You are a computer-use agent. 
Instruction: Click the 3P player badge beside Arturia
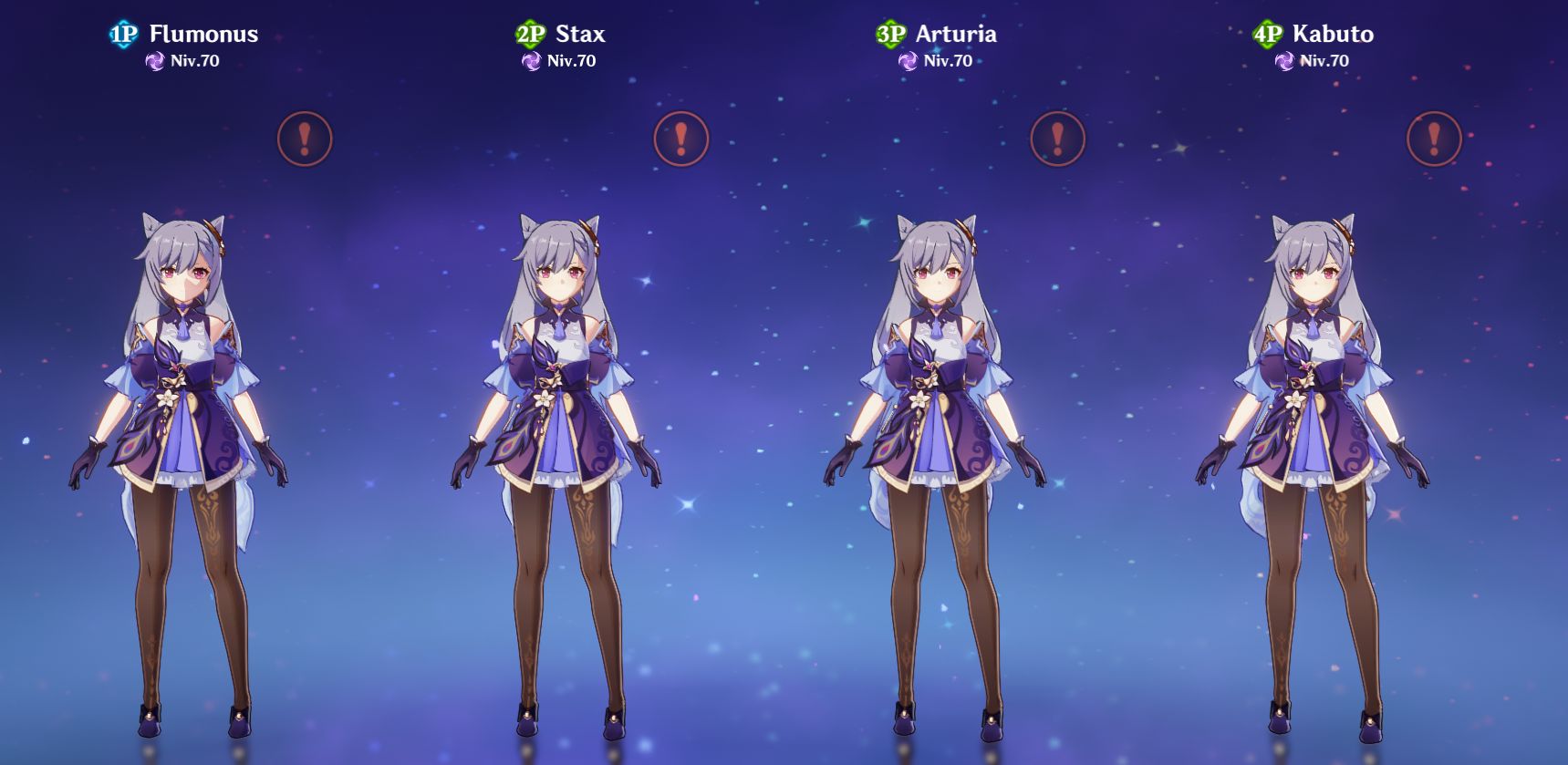892,34
